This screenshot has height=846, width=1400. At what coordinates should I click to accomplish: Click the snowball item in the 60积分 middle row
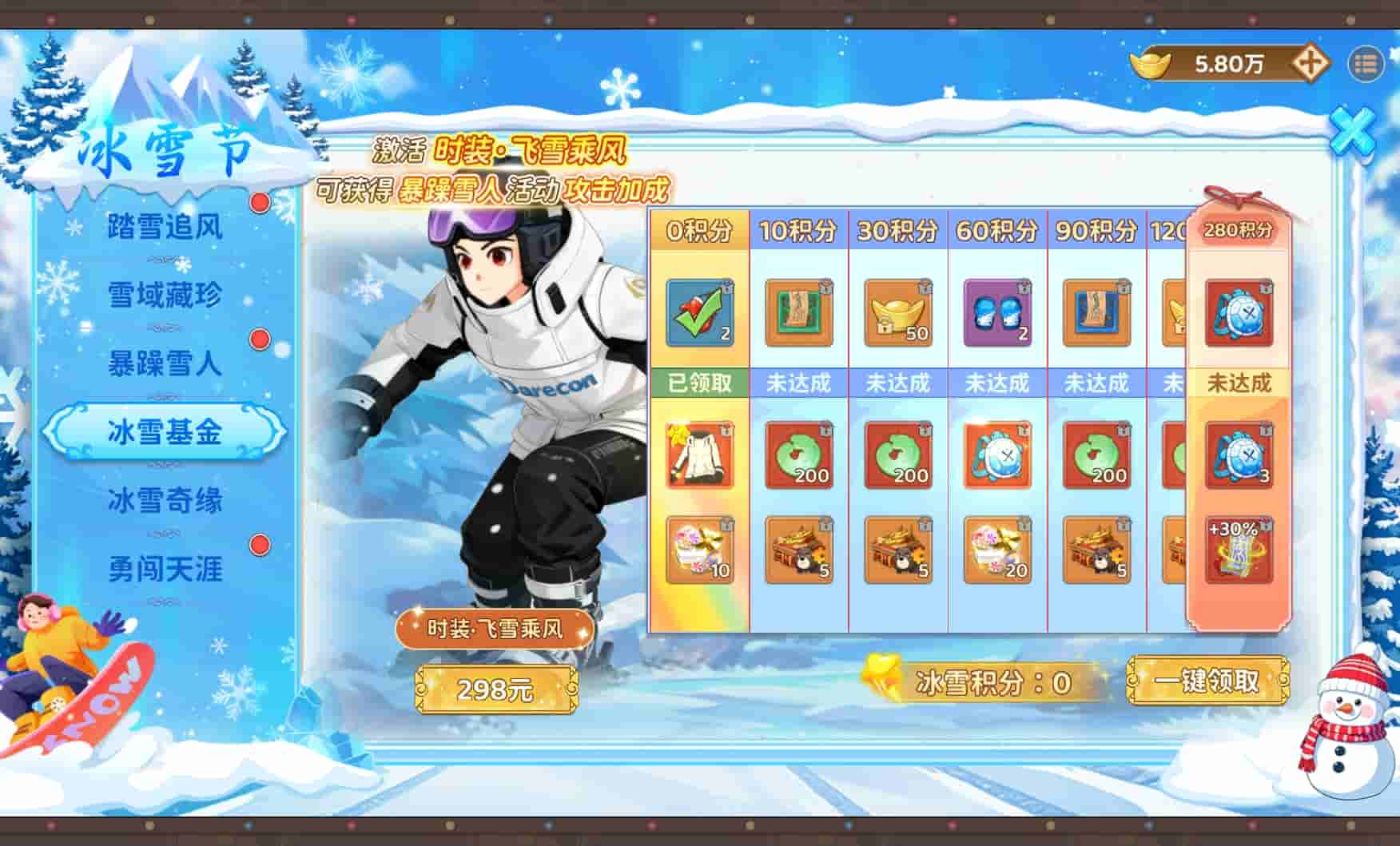996,455
